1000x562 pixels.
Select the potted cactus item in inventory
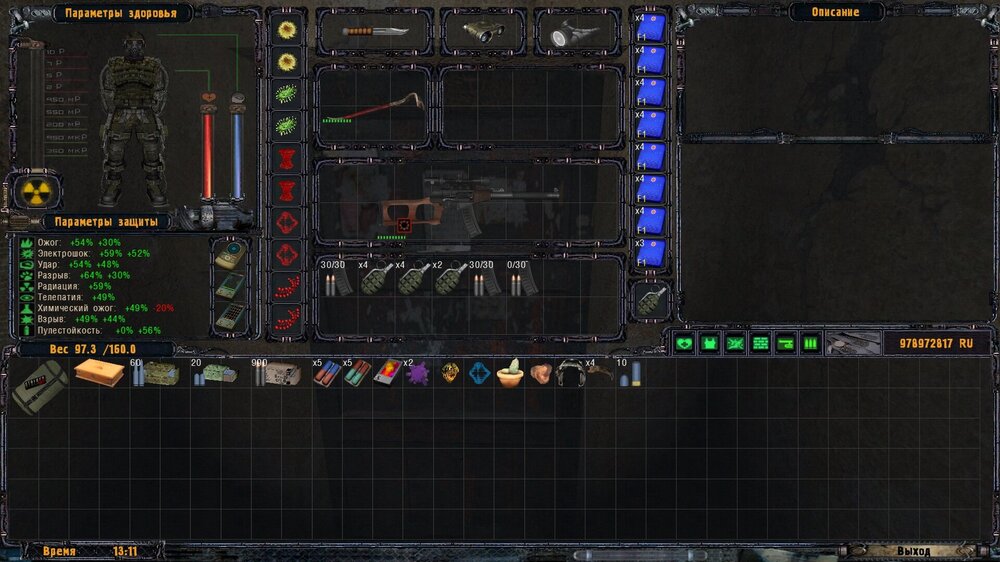pyautogui.click(x=510, y=373)
